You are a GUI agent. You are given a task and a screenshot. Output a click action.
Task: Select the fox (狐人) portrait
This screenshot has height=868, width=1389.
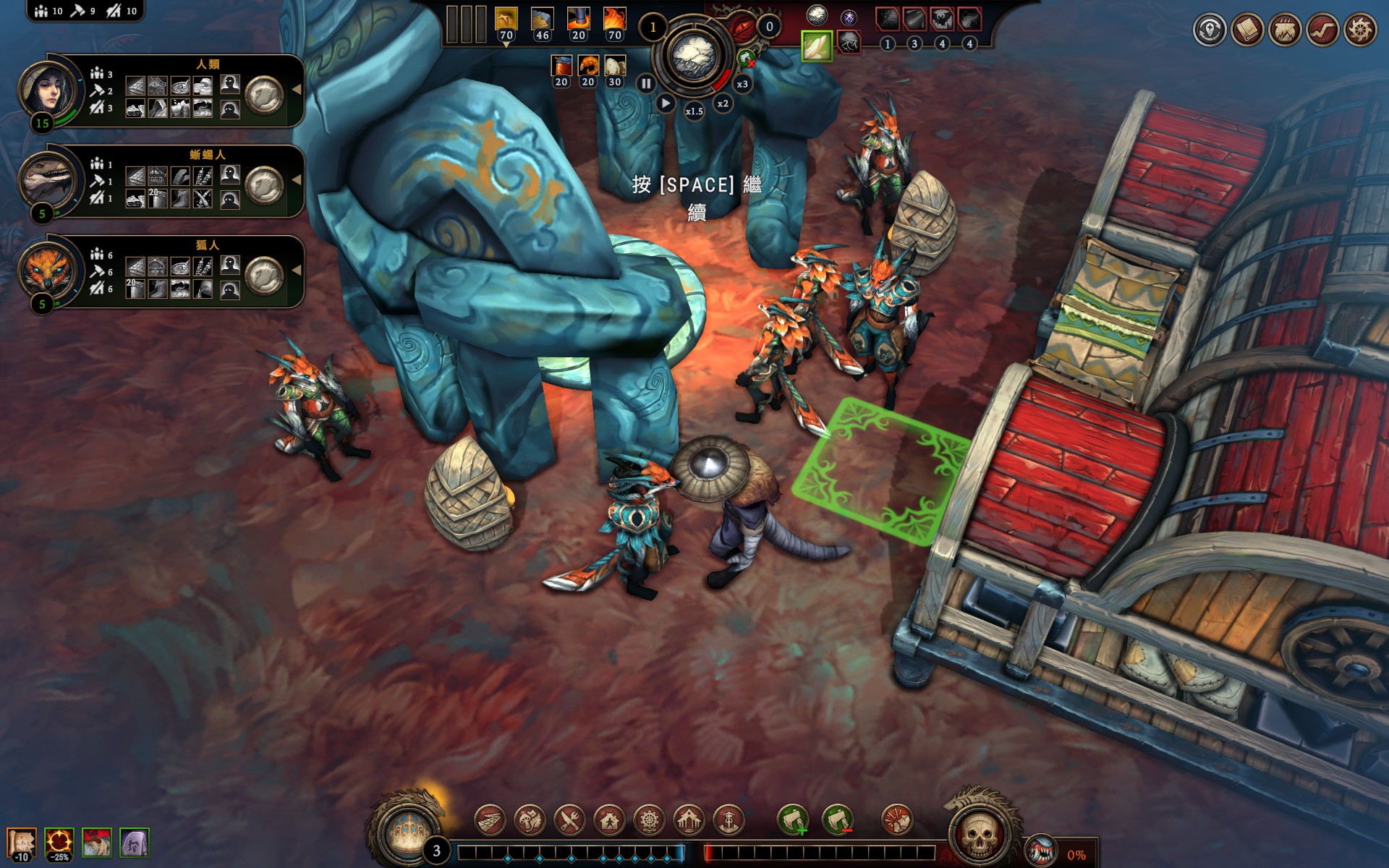pyautogui.click(x=48, y=271)
